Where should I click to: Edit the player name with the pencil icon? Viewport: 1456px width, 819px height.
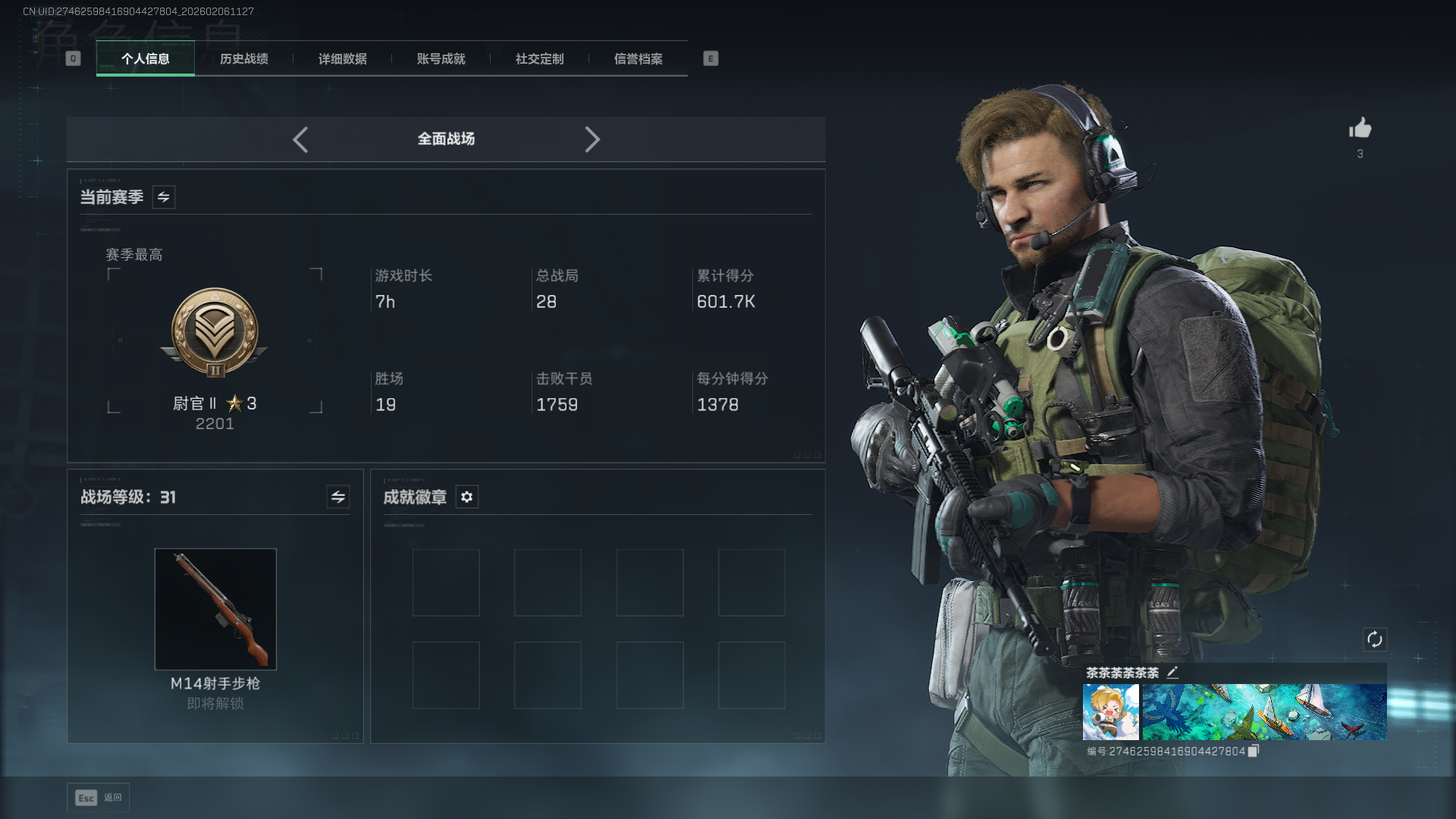coord(1172,673)
